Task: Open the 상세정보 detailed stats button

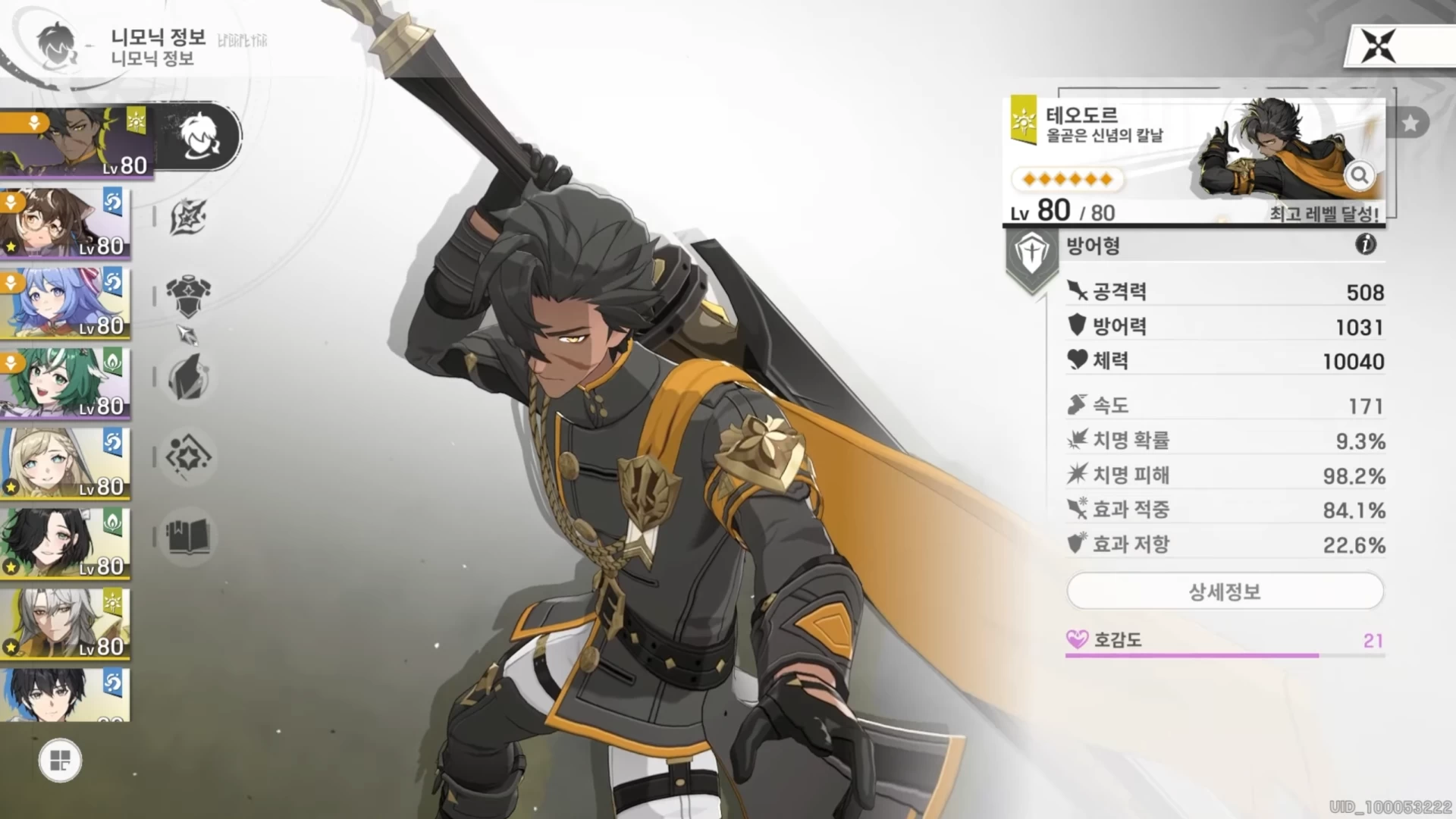Action: 1224,591
